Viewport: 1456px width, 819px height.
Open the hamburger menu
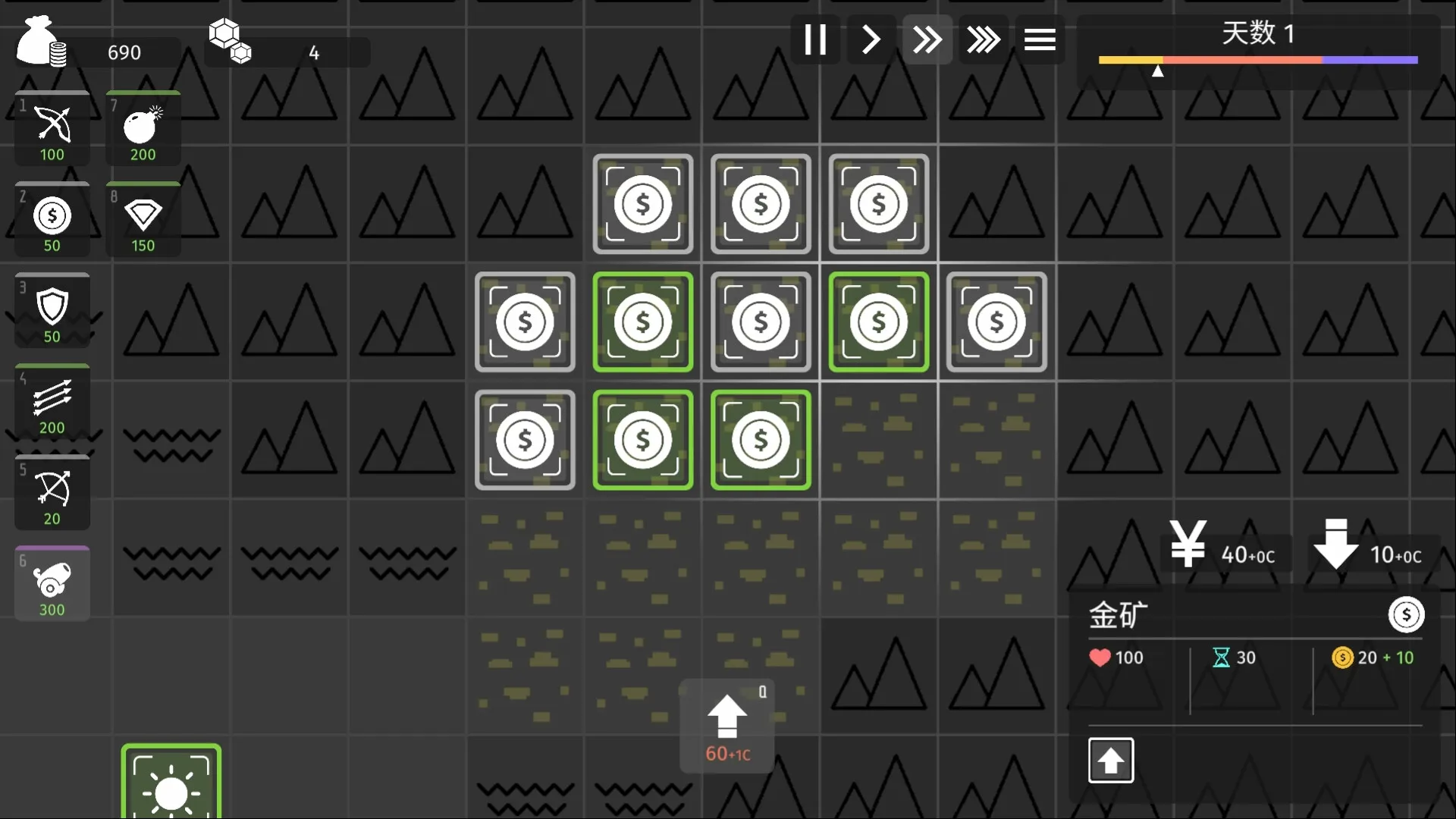[1040, 39]
